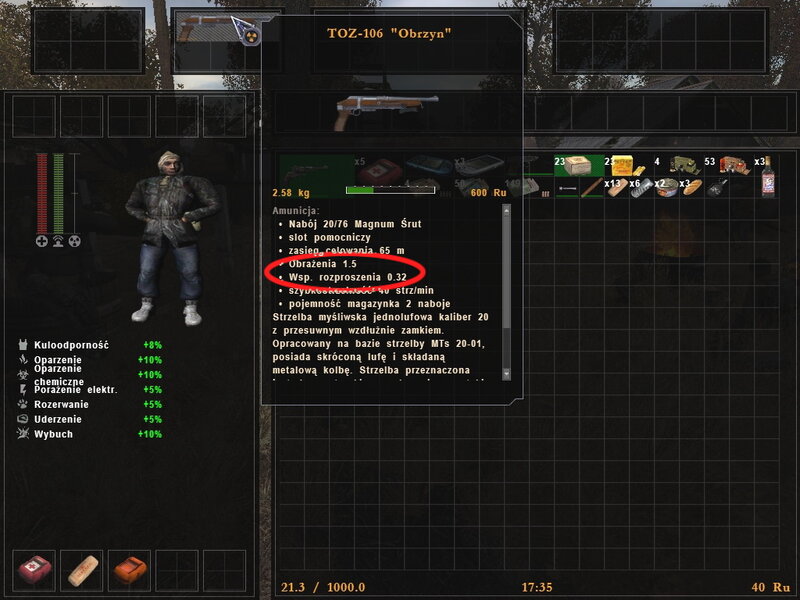Select the red shotgun shells stack of 53
The height and width of the screenshot is (600, 800).
[x=734, y=166]
